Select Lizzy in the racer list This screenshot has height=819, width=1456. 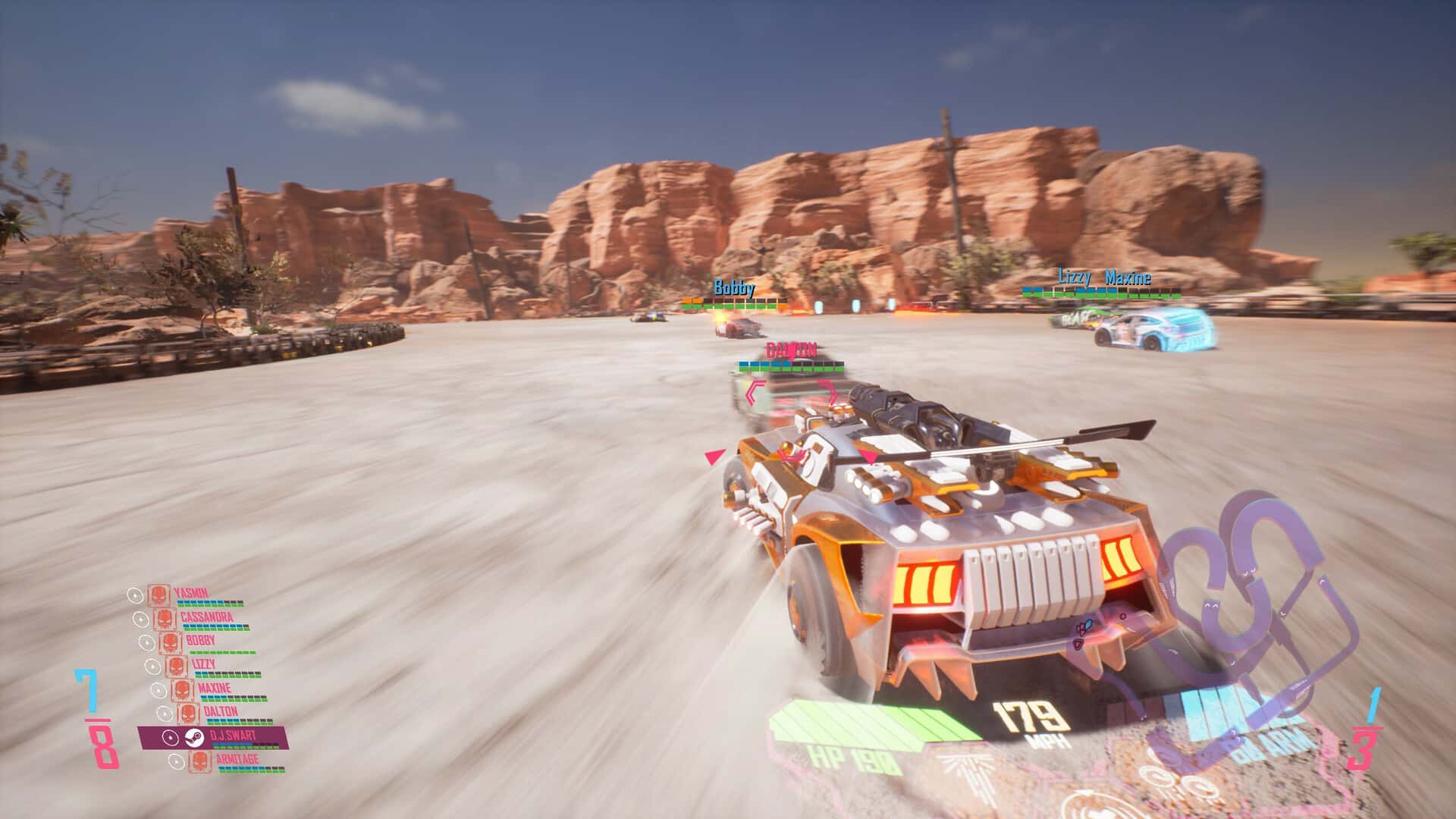pos(203,665)
